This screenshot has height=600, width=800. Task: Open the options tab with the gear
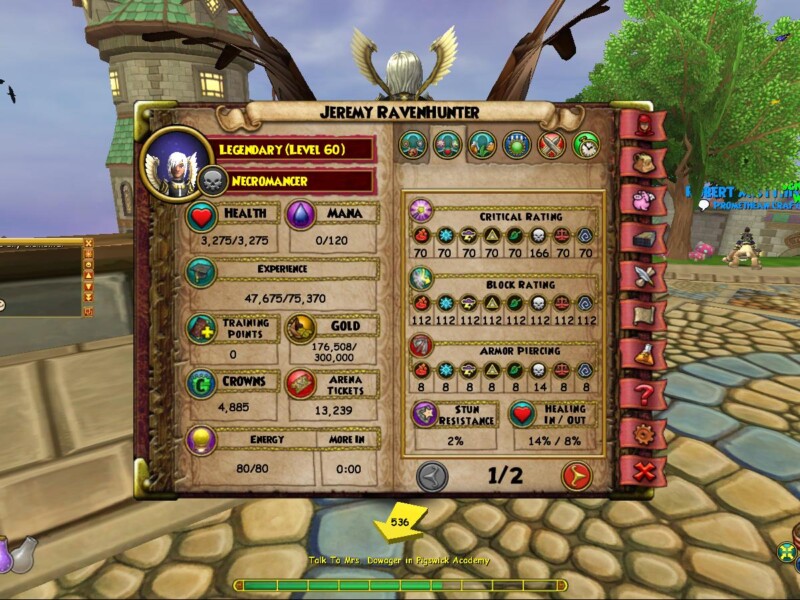click(x=640, y=432)
